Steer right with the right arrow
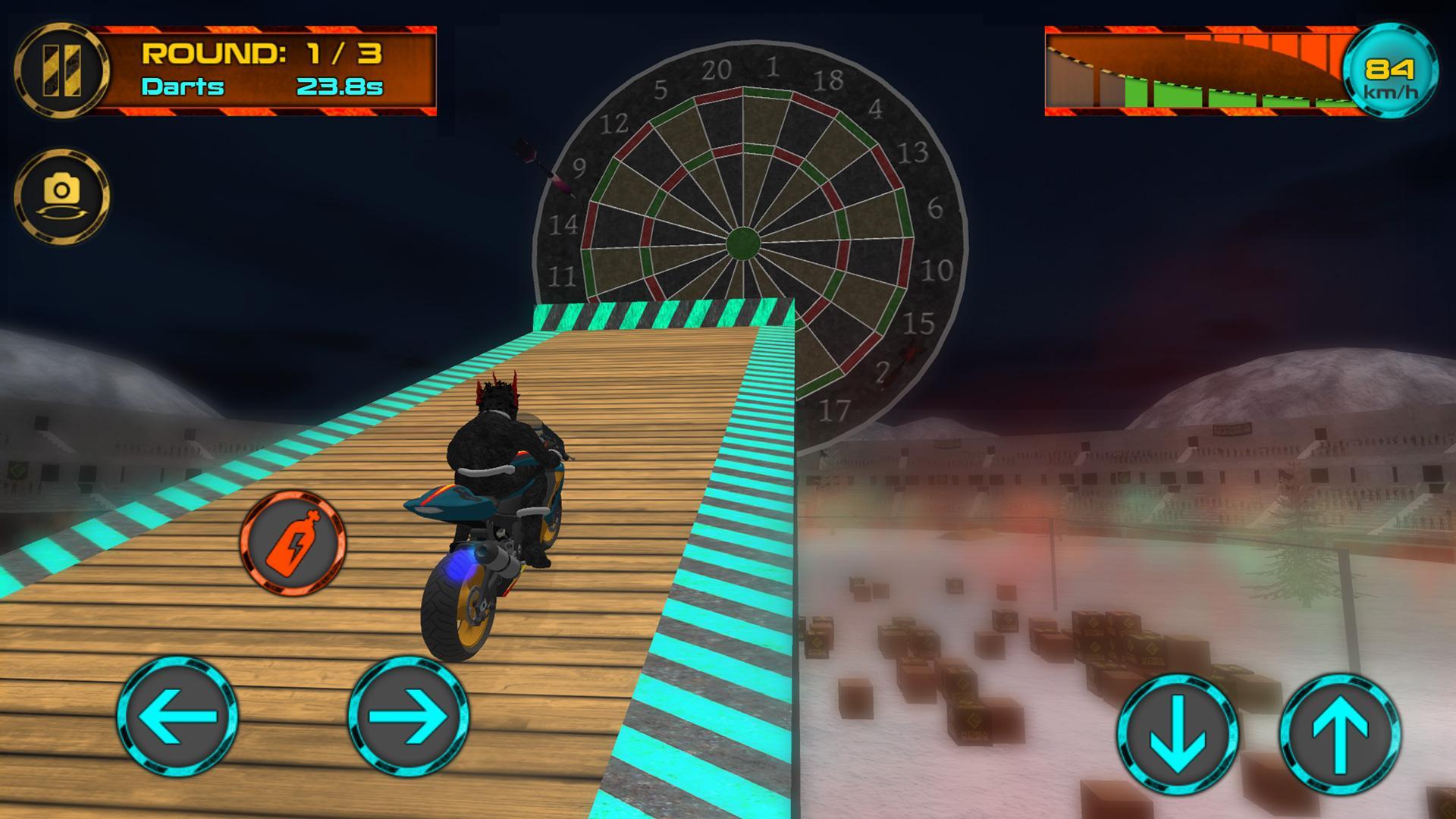 coord(409,716)
